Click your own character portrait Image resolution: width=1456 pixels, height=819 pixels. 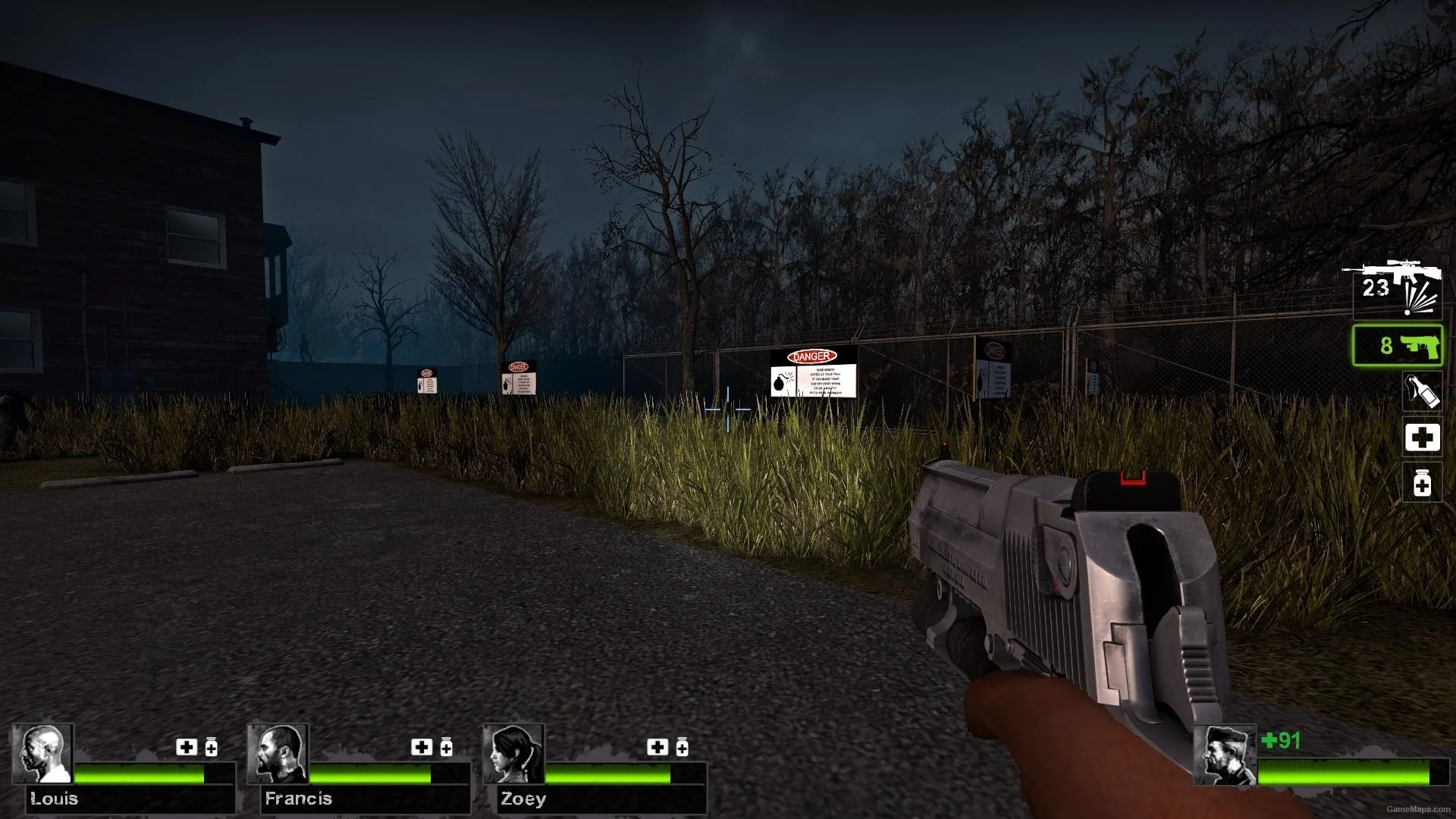1224,755
